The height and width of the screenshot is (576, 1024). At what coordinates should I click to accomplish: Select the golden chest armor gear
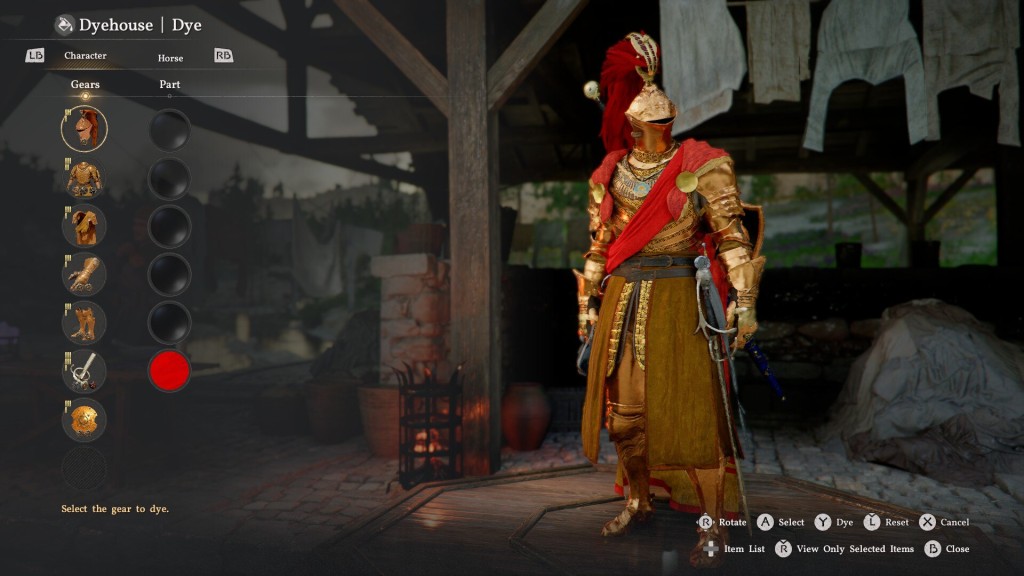pos(84,178)
